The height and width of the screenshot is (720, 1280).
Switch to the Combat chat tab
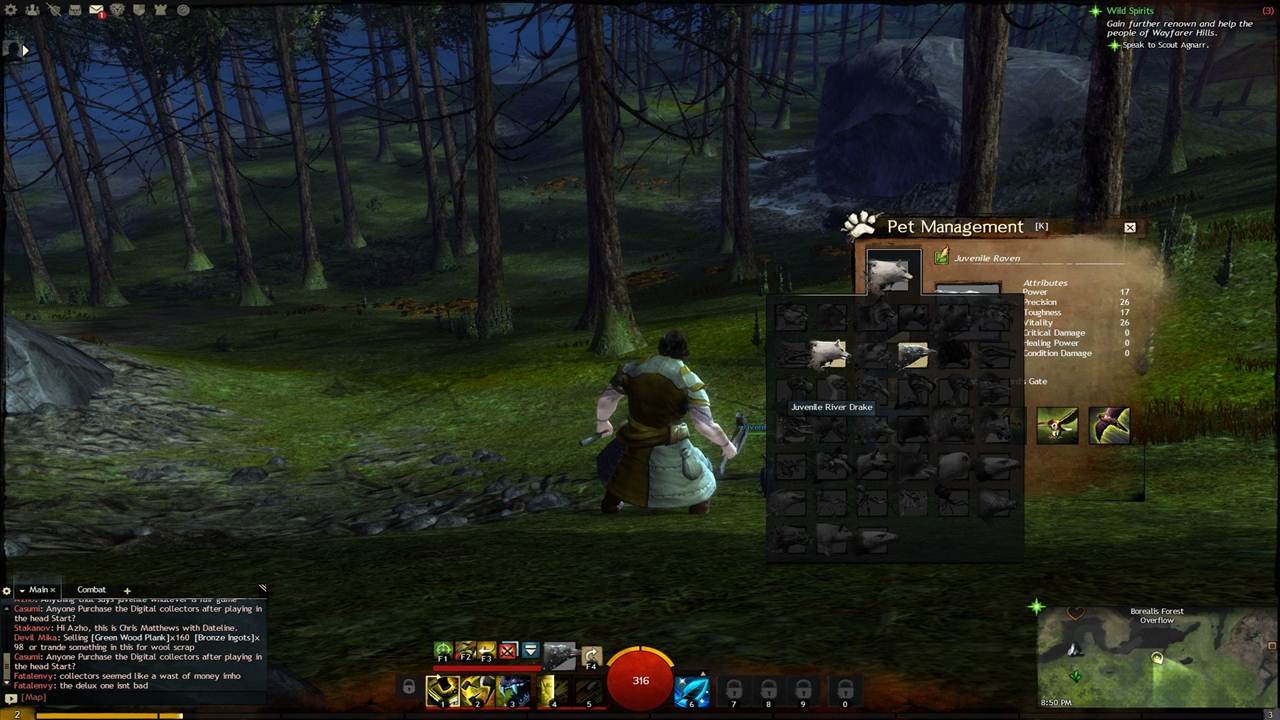pyautogui.click(x=91, y=590)
